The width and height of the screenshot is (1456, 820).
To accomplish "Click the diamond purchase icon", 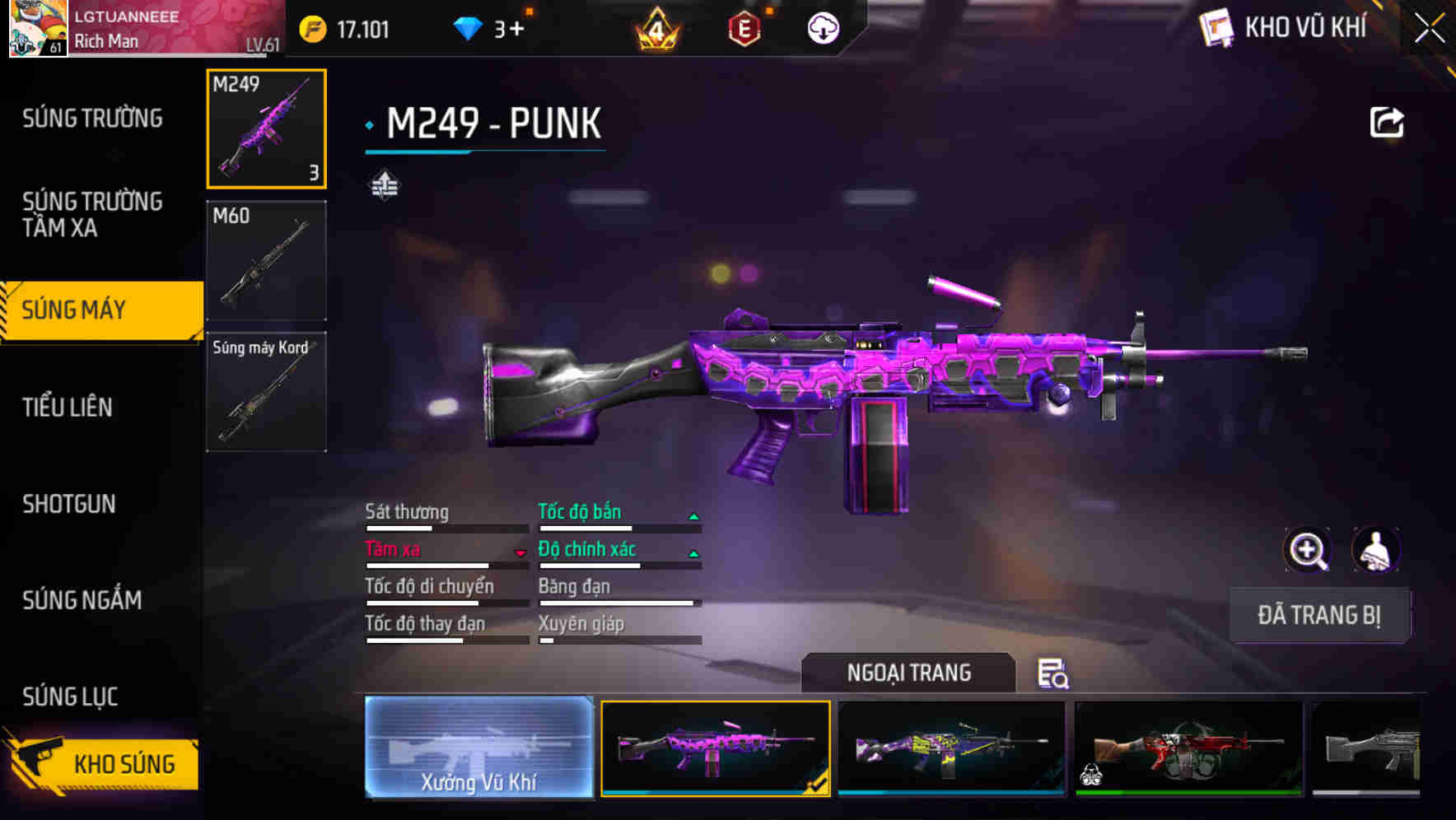I will tap(467, 27).
